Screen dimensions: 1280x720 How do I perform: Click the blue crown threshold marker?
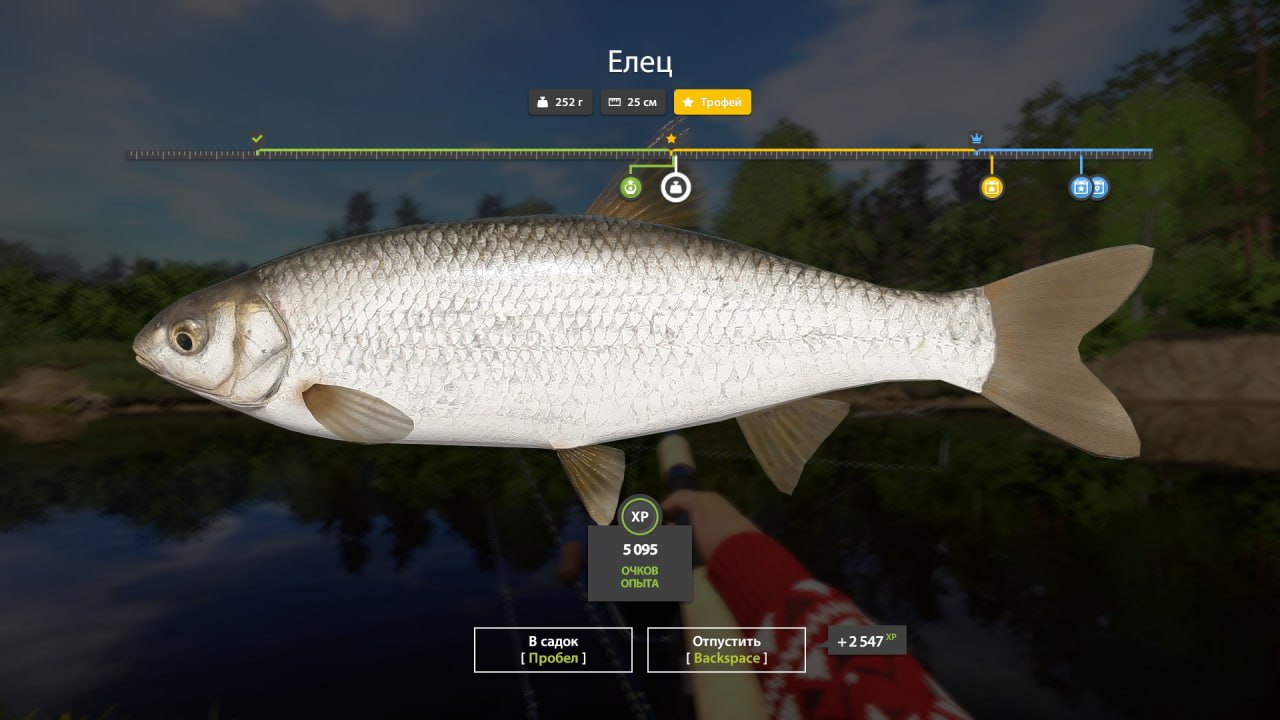pyautogui.click(x=977, y=138)
